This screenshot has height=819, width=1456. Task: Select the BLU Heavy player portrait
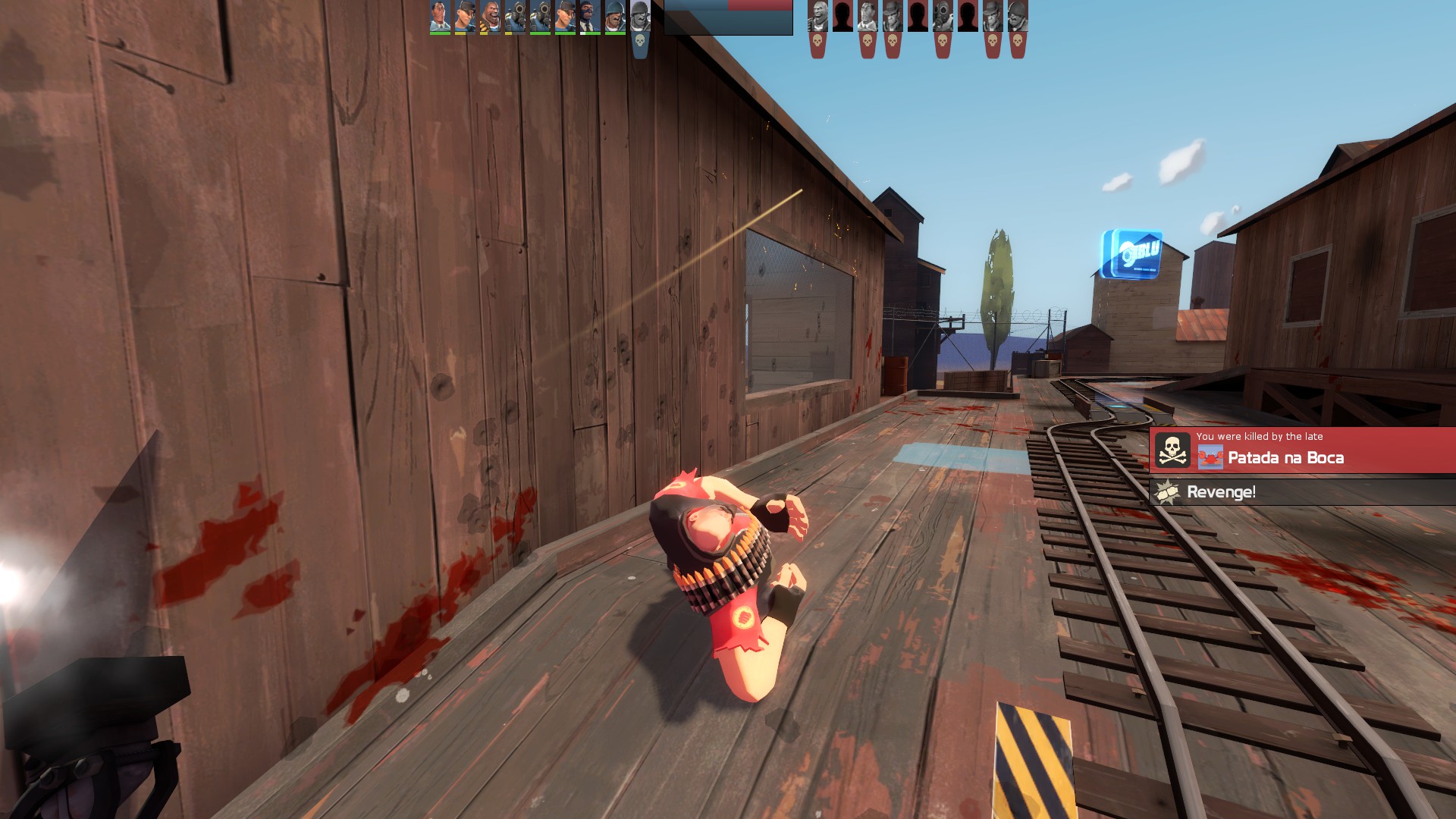(490, 15)
